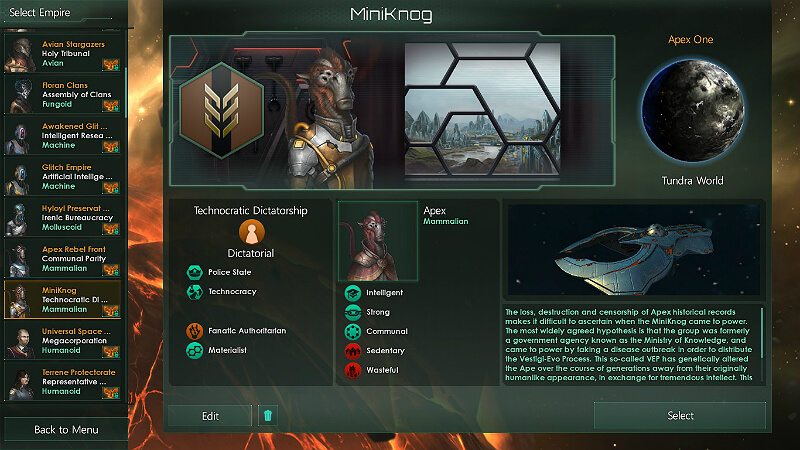
Task: View the Apex species portrait
Action: pos(378,241)
